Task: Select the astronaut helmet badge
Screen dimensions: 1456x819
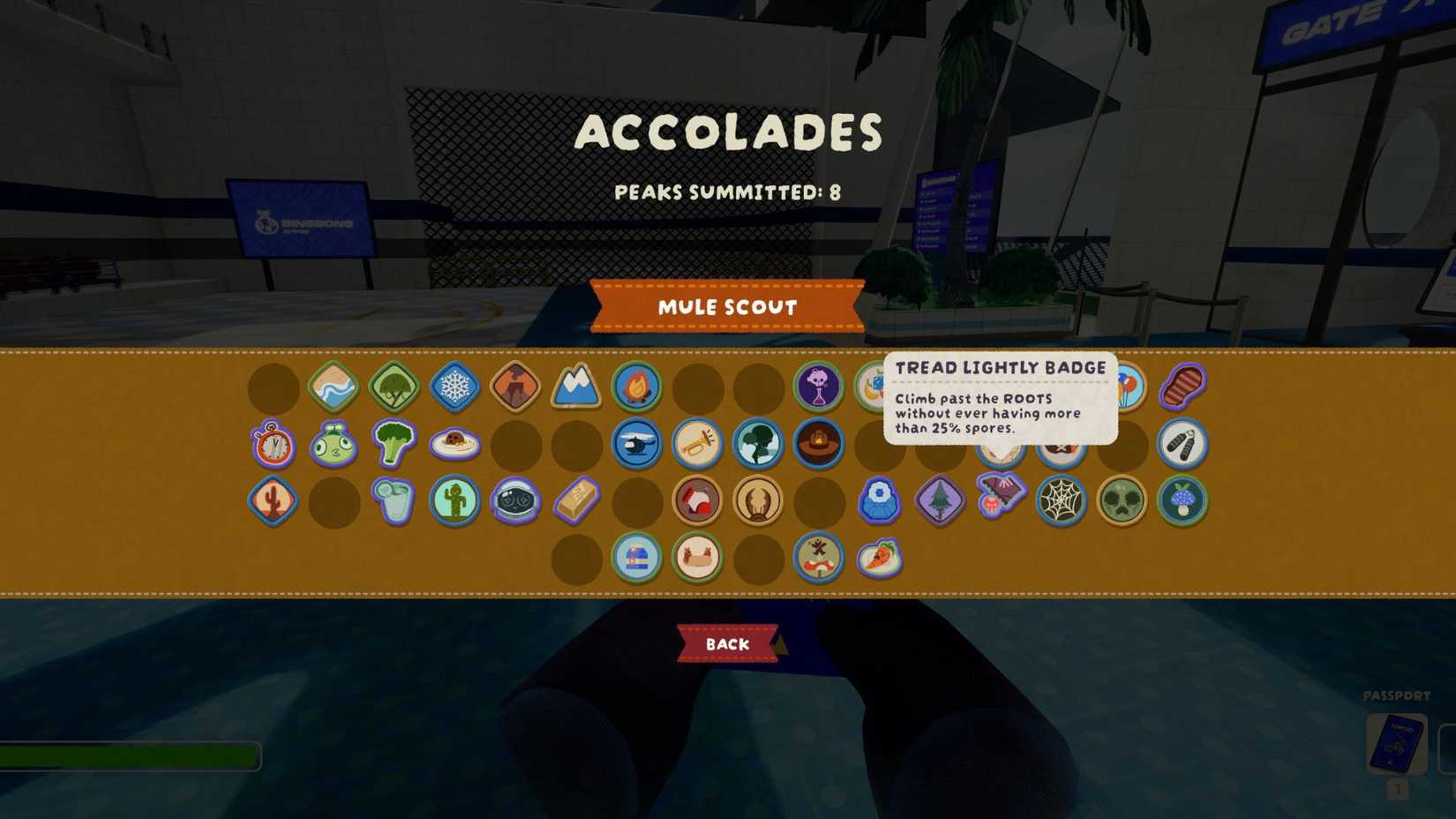Action: (x=515, y=501)
